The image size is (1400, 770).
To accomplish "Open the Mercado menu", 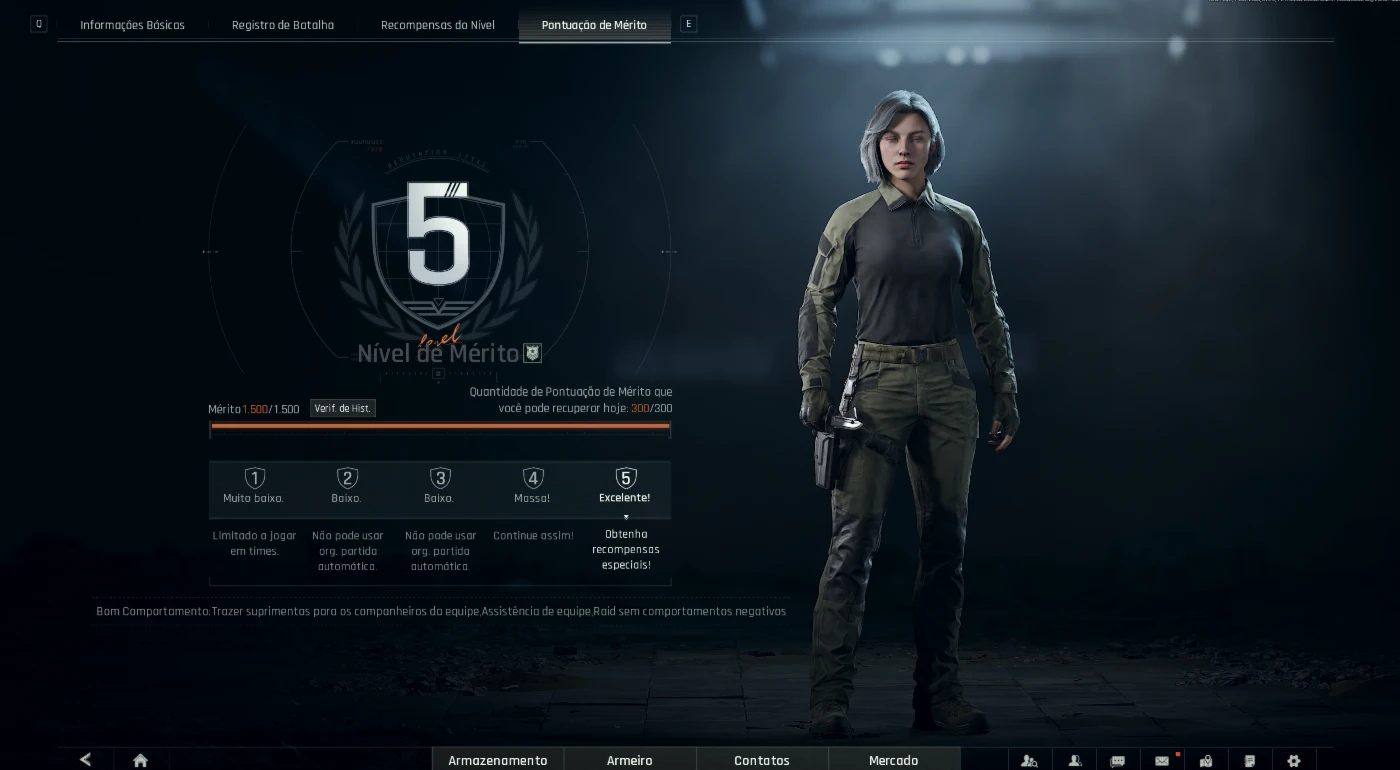I will pos(894,760).
